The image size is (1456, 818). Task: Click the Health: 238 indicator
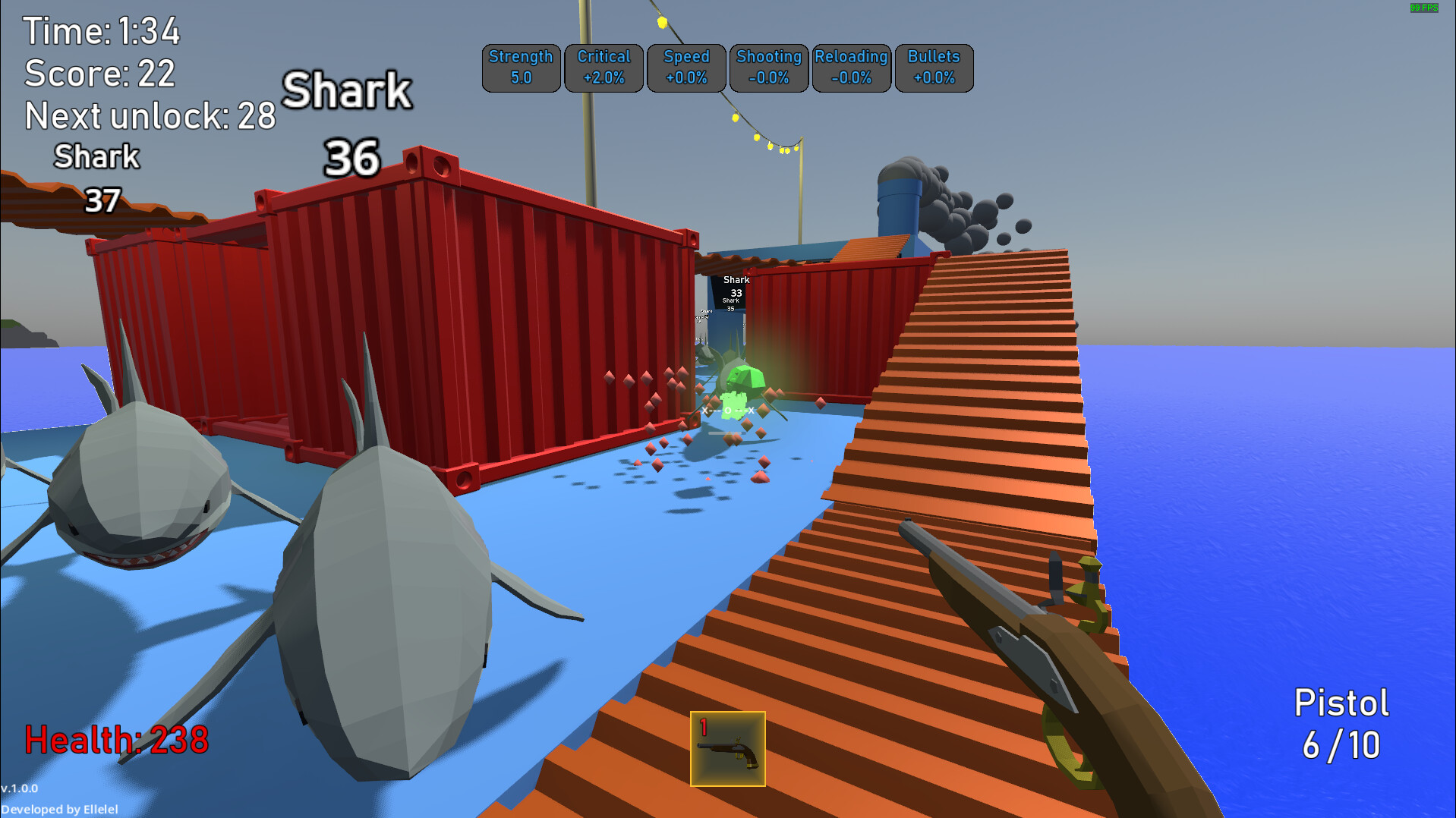(x=115, y=738)
